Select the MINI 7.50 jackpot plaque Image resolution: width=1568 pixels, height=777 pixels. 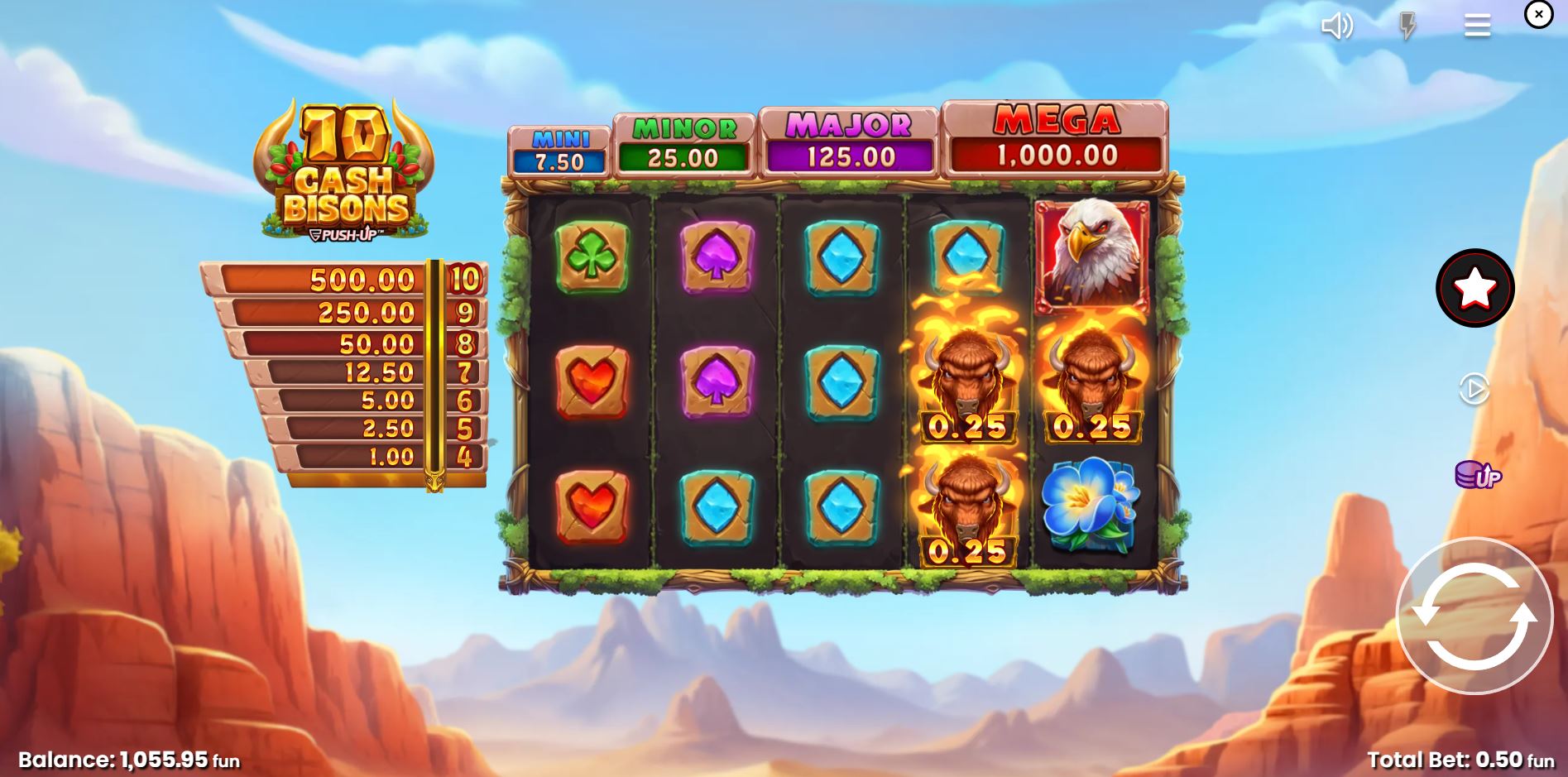coord(561,149)
